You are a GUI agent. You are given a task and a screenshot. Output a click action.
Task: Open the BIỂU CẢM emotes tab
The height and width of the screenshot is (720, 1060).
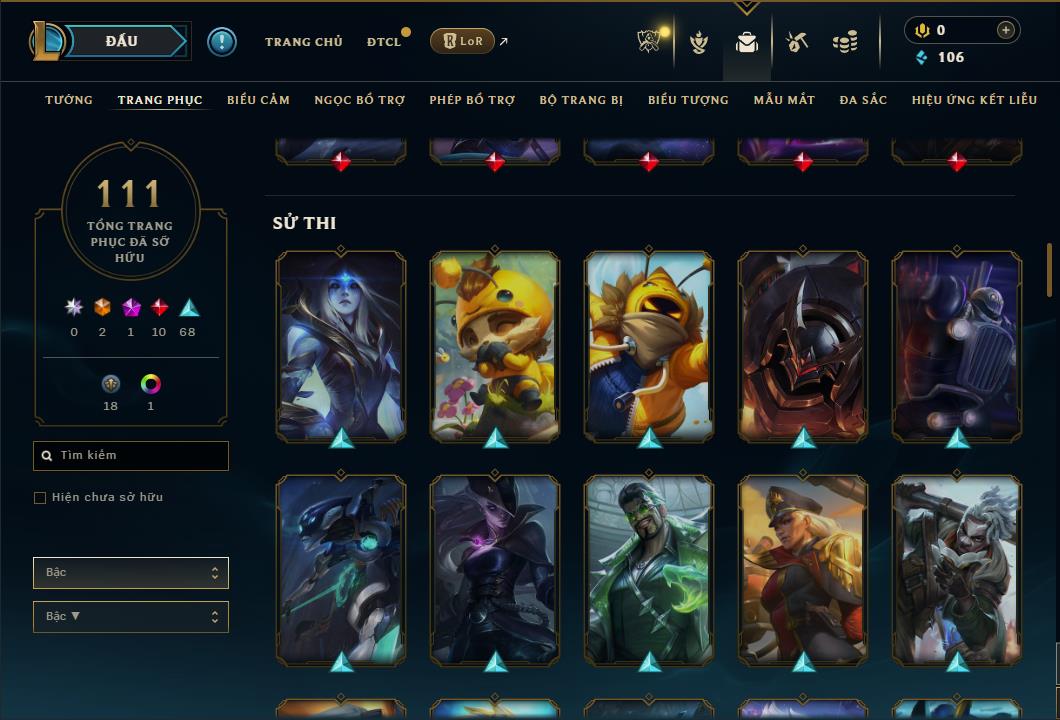click(258, 100)
